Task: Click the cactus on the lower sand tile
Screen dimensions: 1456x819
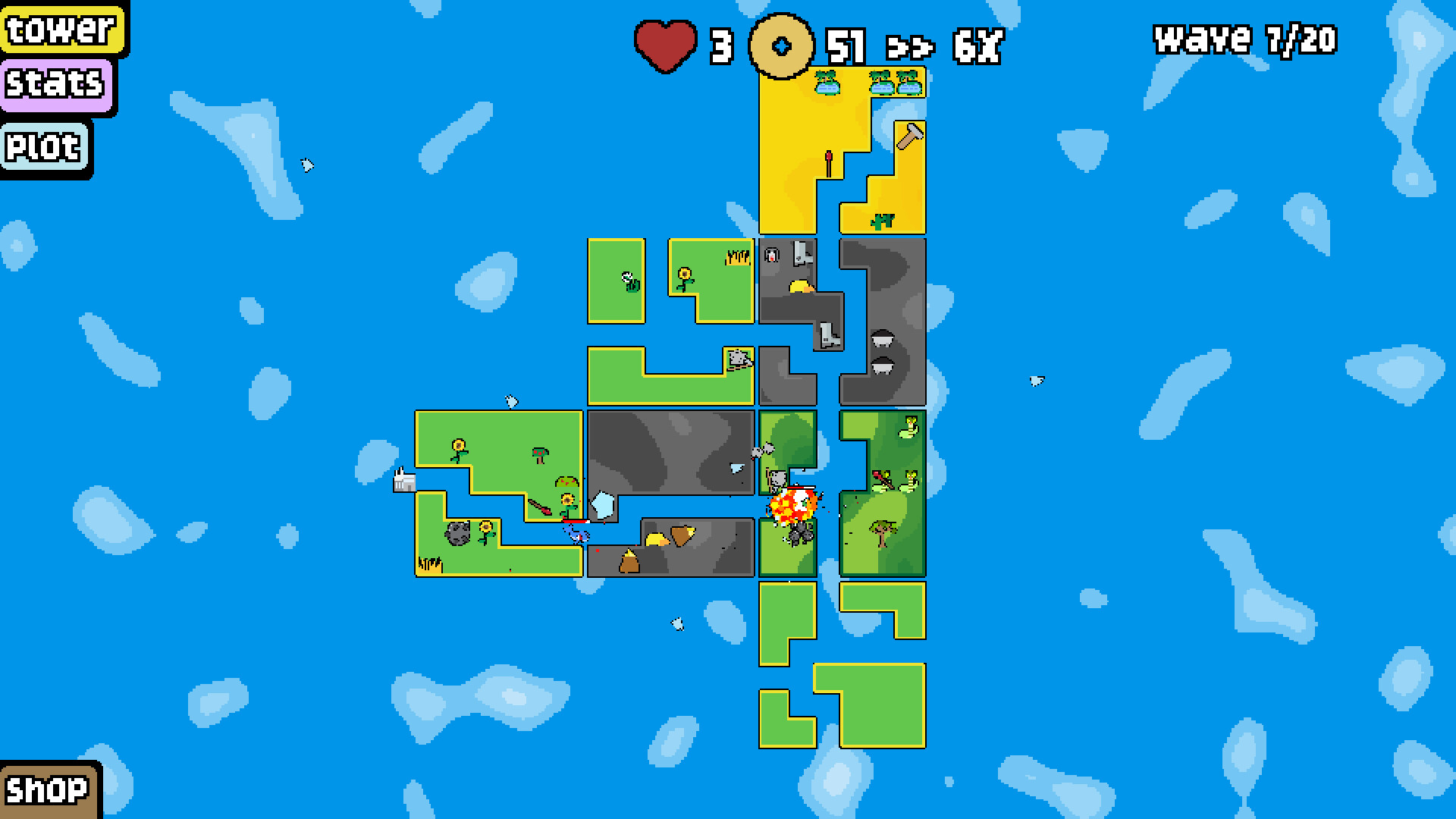Action: 883,221
